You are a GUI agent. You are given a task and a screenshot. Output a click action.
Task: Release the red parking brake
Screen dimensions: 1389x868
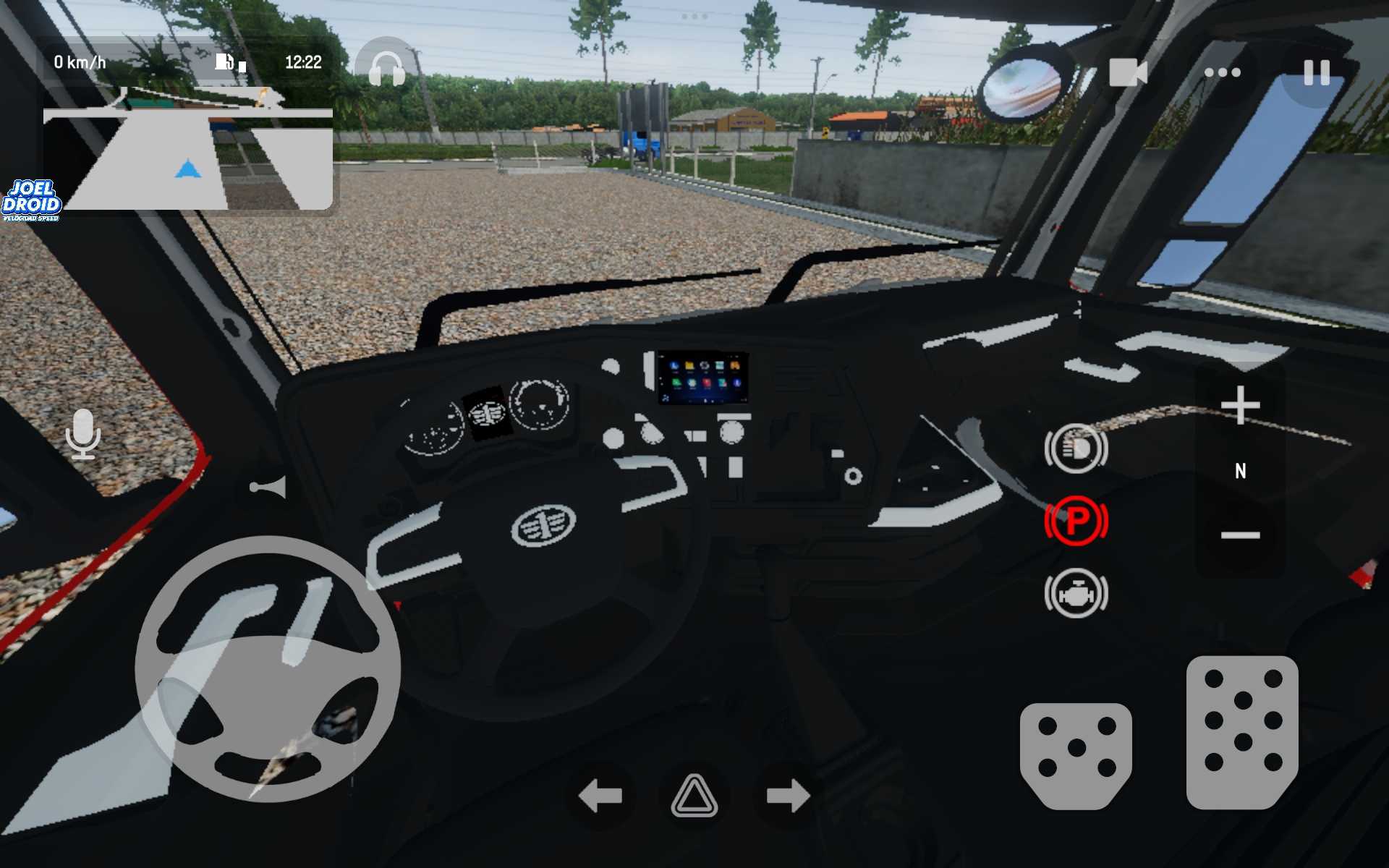pyautogui.click(x=1076, y=521)
